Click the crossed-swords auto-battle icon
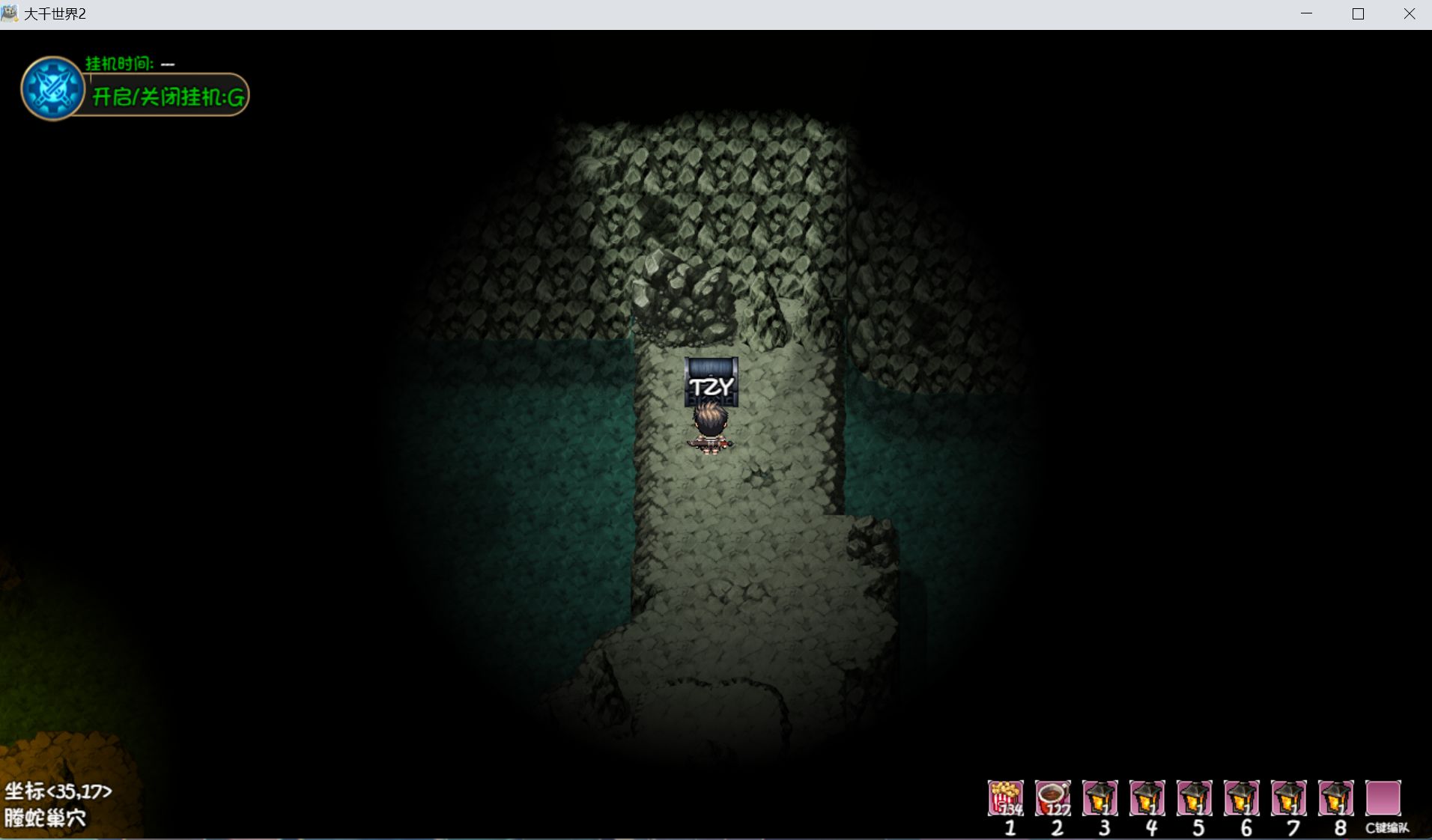The image size is (1432, 840). (52, 88)
